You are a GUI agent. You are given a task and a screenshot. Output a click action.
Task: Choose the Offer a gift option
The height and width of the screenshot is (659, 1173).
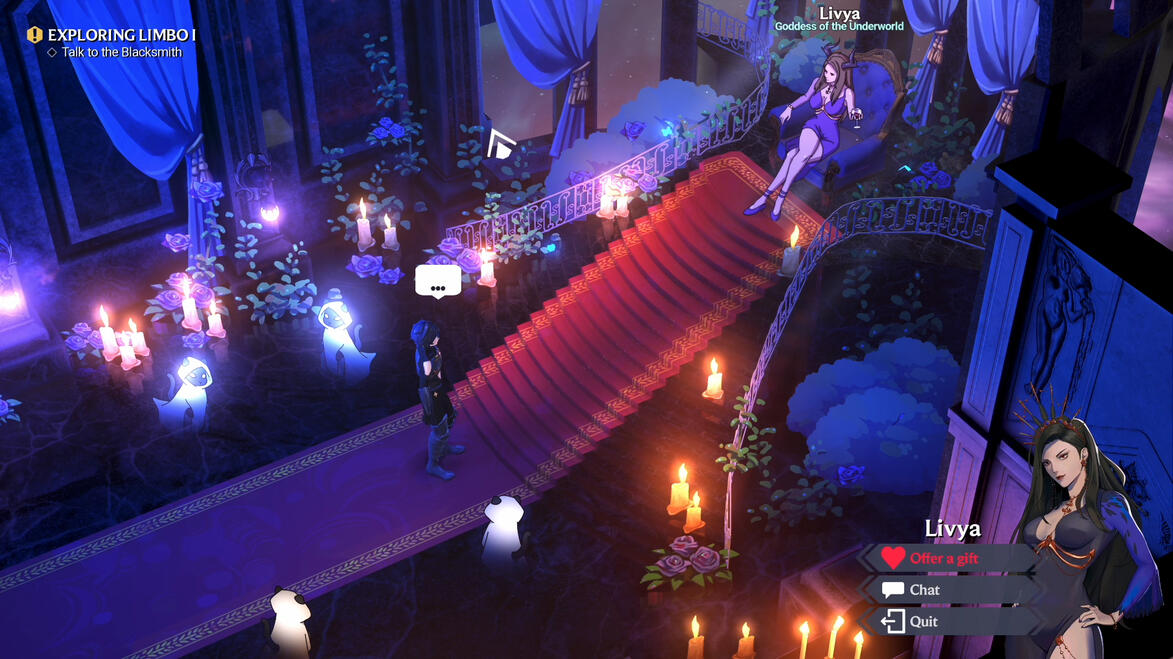point(943,558)
